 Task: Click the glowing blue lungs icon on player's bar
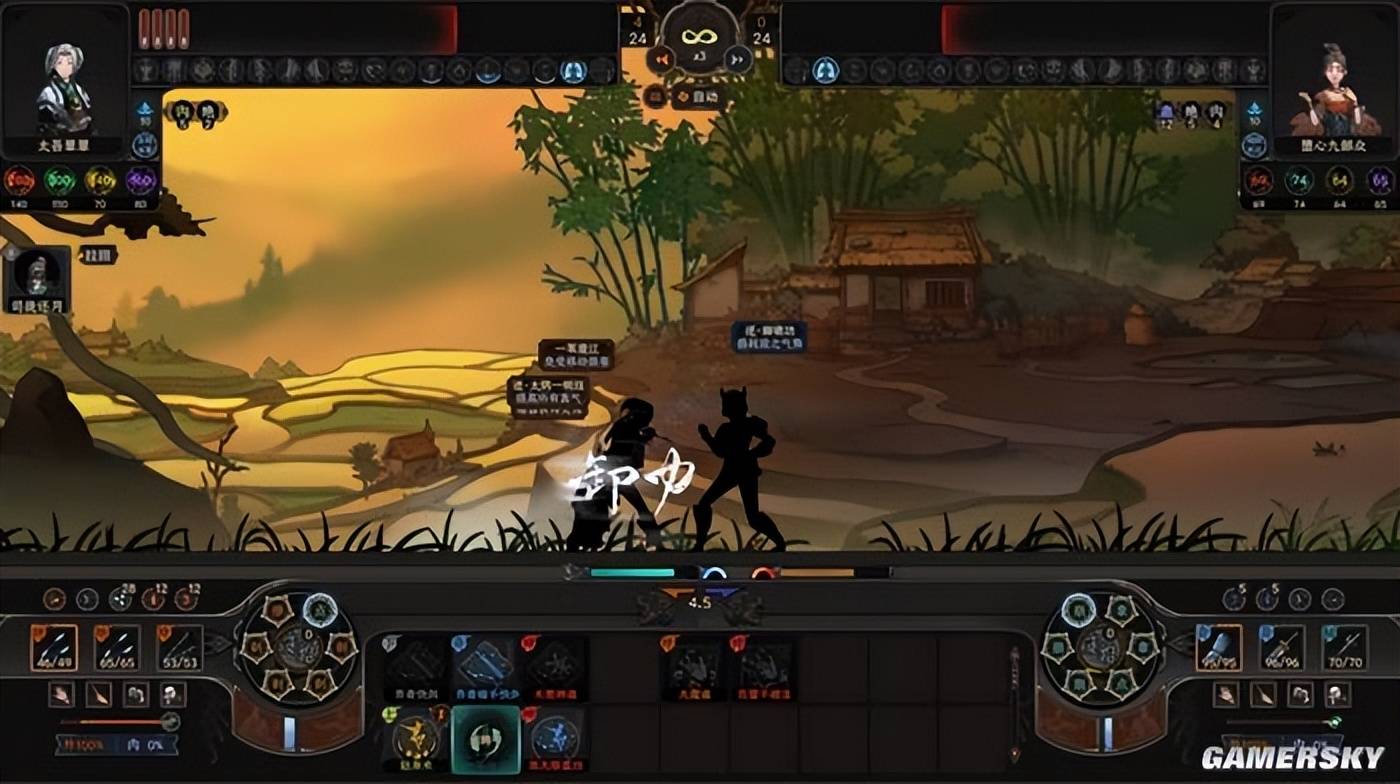point(573,71)
